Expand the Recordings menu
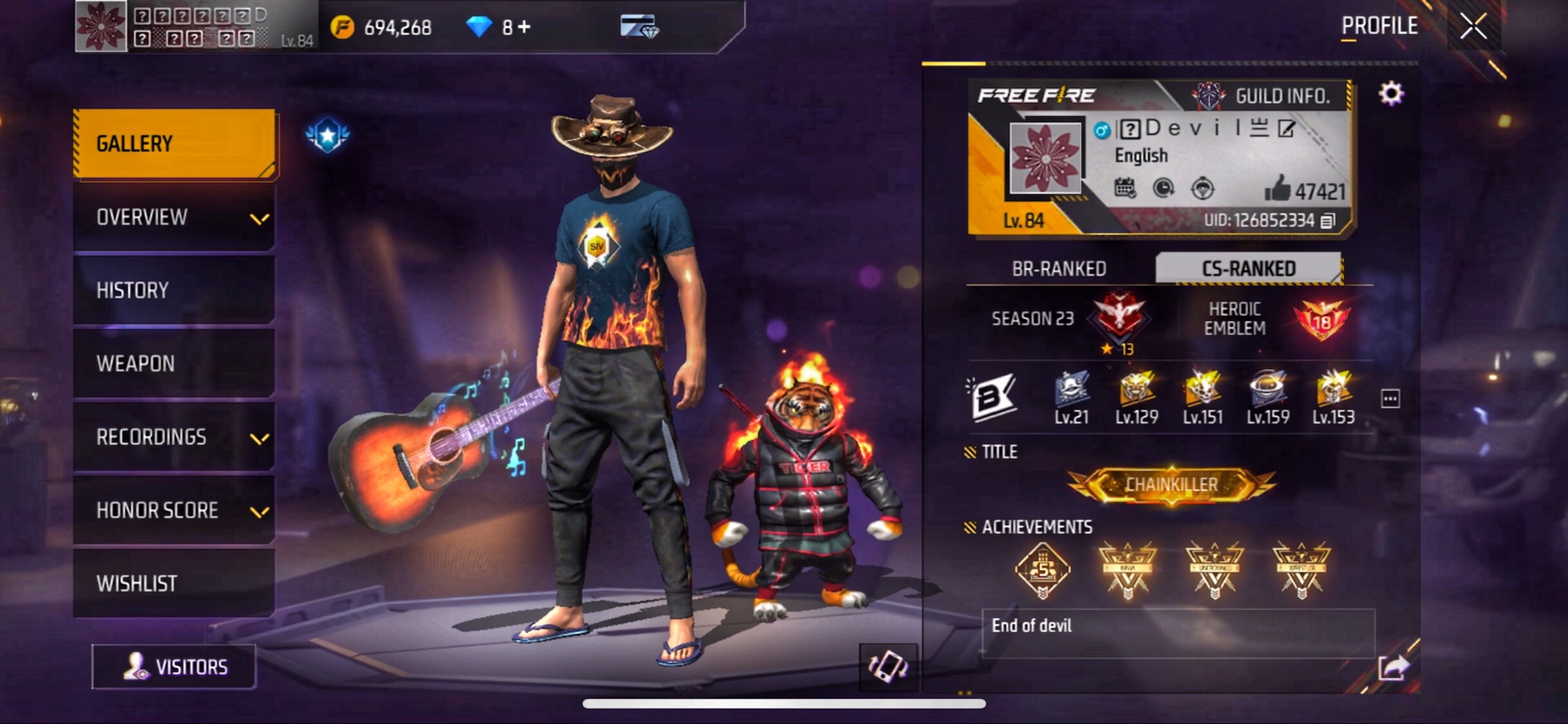 (174, 437)
